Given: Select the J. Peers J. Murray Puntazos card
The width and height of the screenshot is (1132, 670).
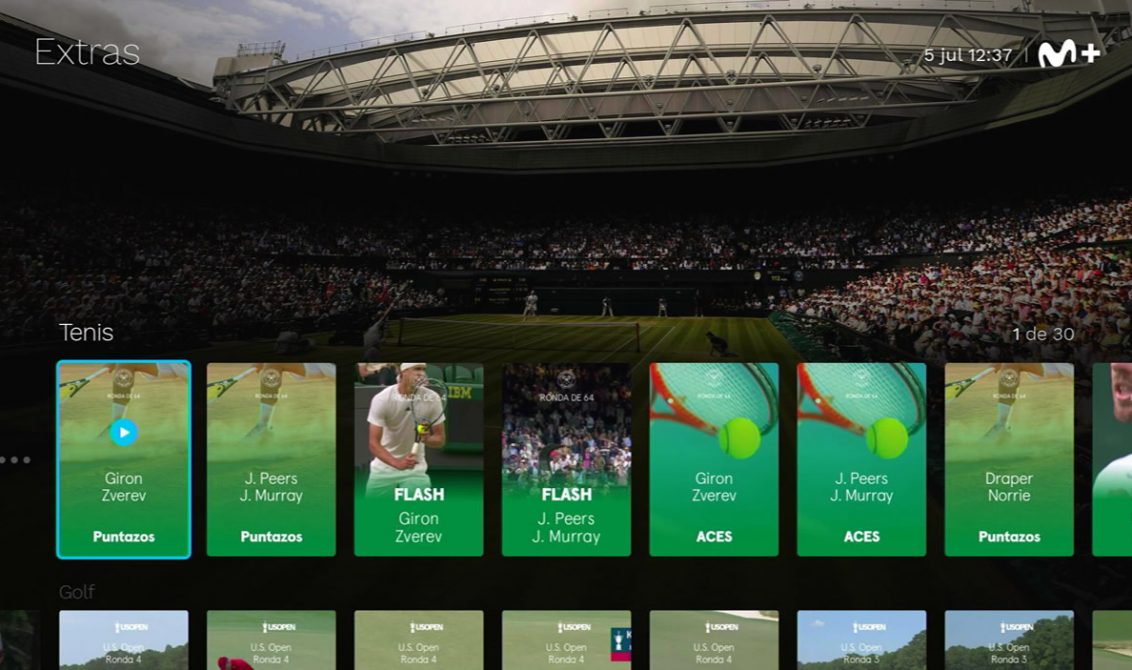Looking at the screenshot, I should (x=271, y=459).
